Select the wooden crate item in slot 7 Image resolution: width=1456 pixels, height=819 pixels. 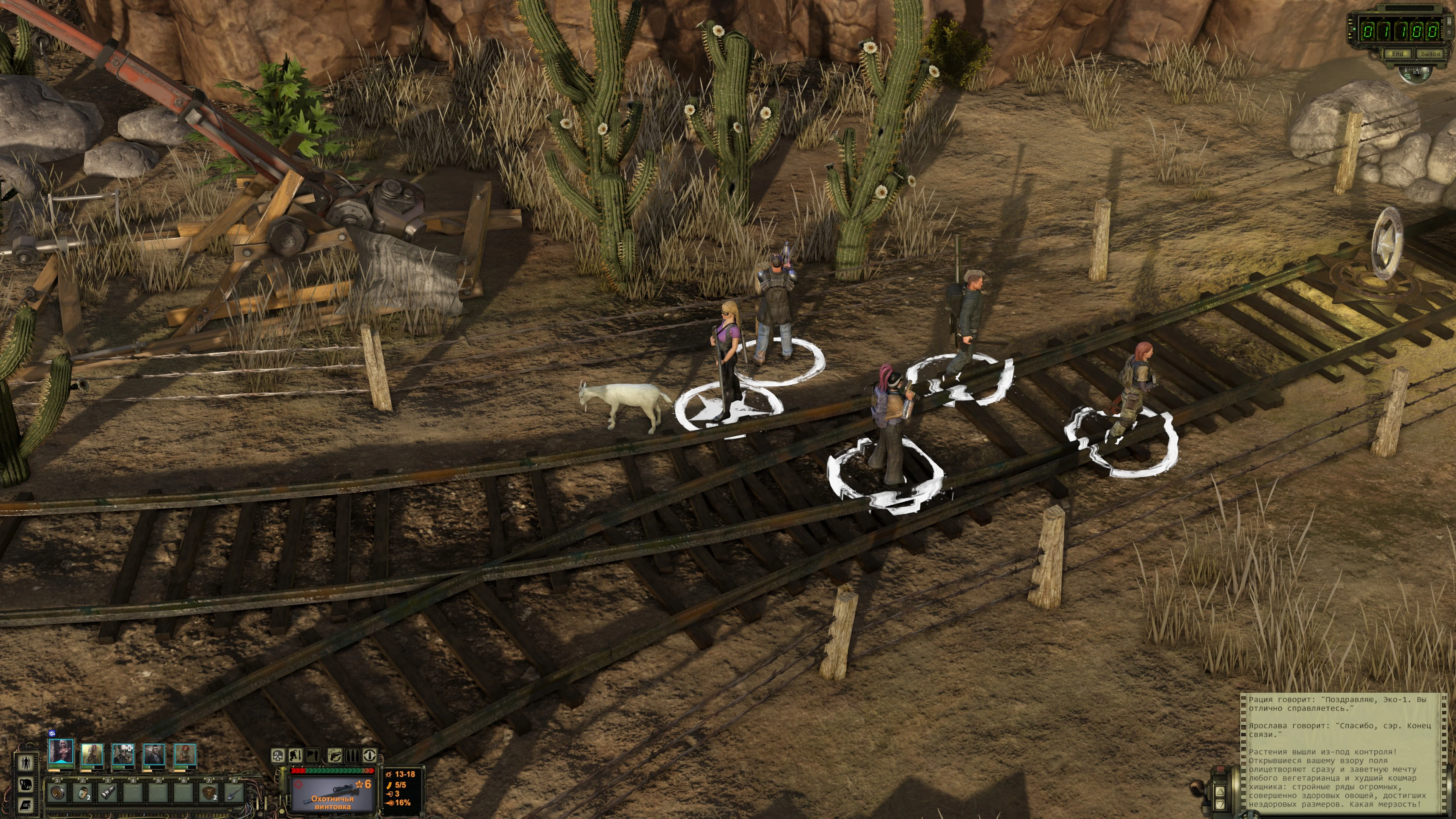[x=209, y=792]
